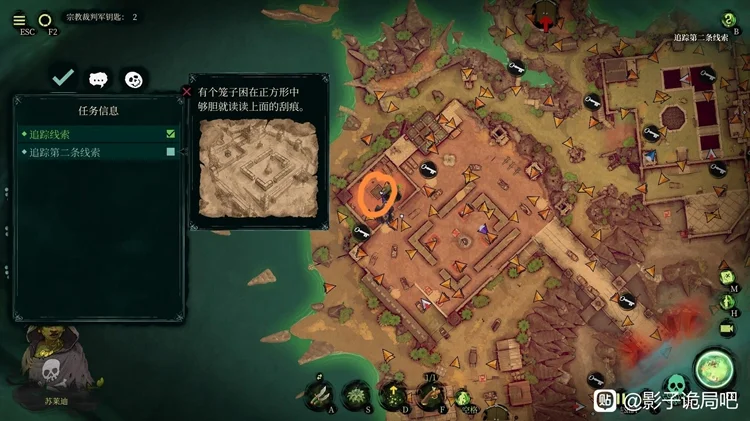
Task: Activate the blade attack ability icon
Action: 320,394
